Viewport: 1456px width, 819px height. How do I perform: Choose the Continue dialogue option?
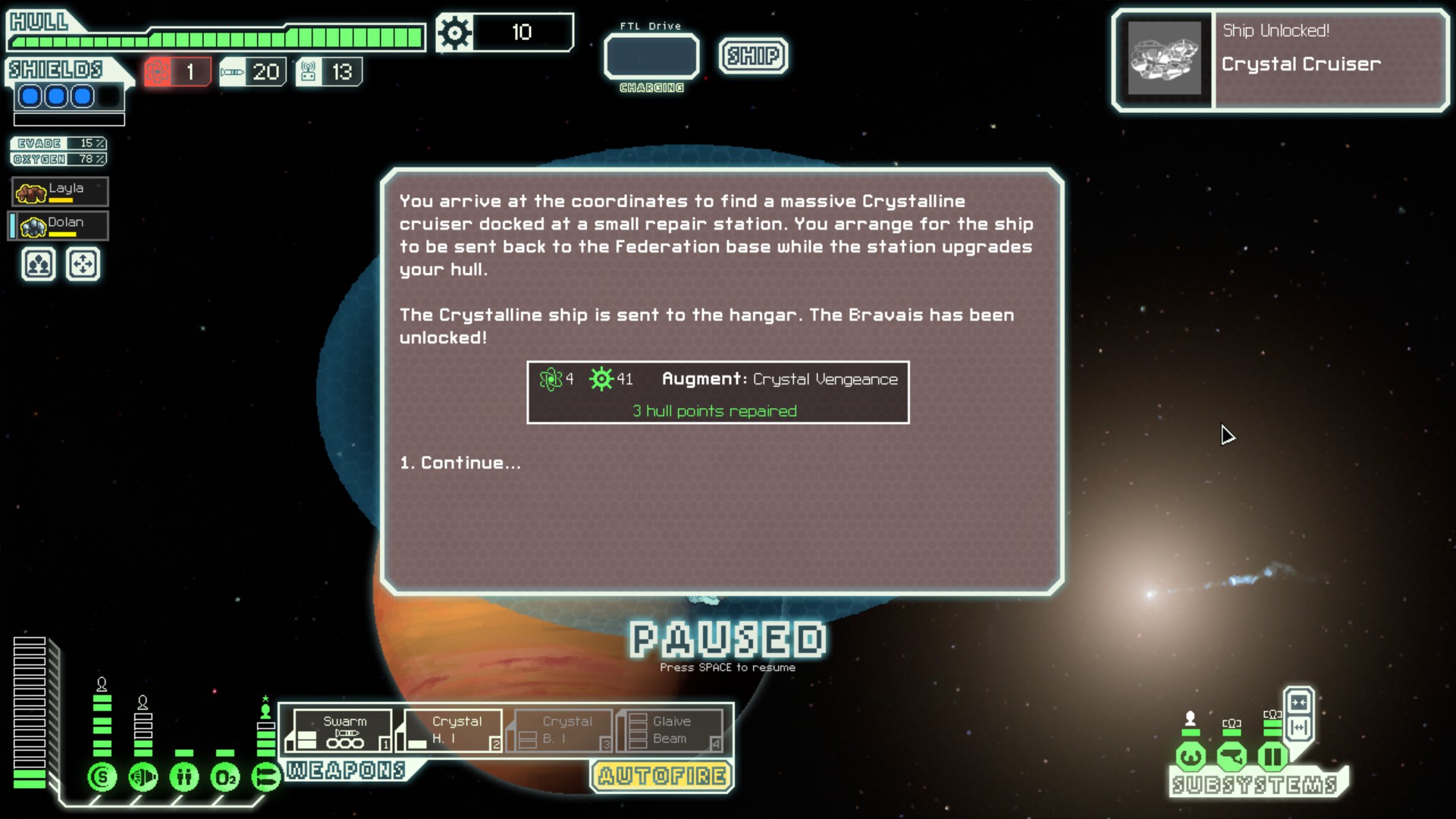(460, 463)
